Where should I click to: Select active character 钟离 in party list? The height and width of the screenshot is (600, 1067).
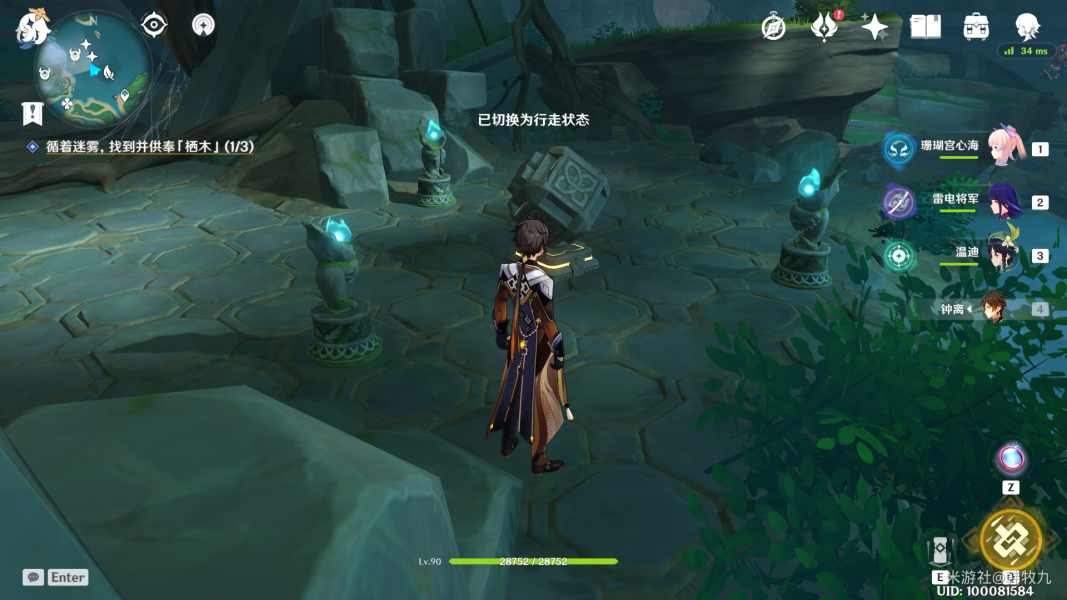[994, 308]
